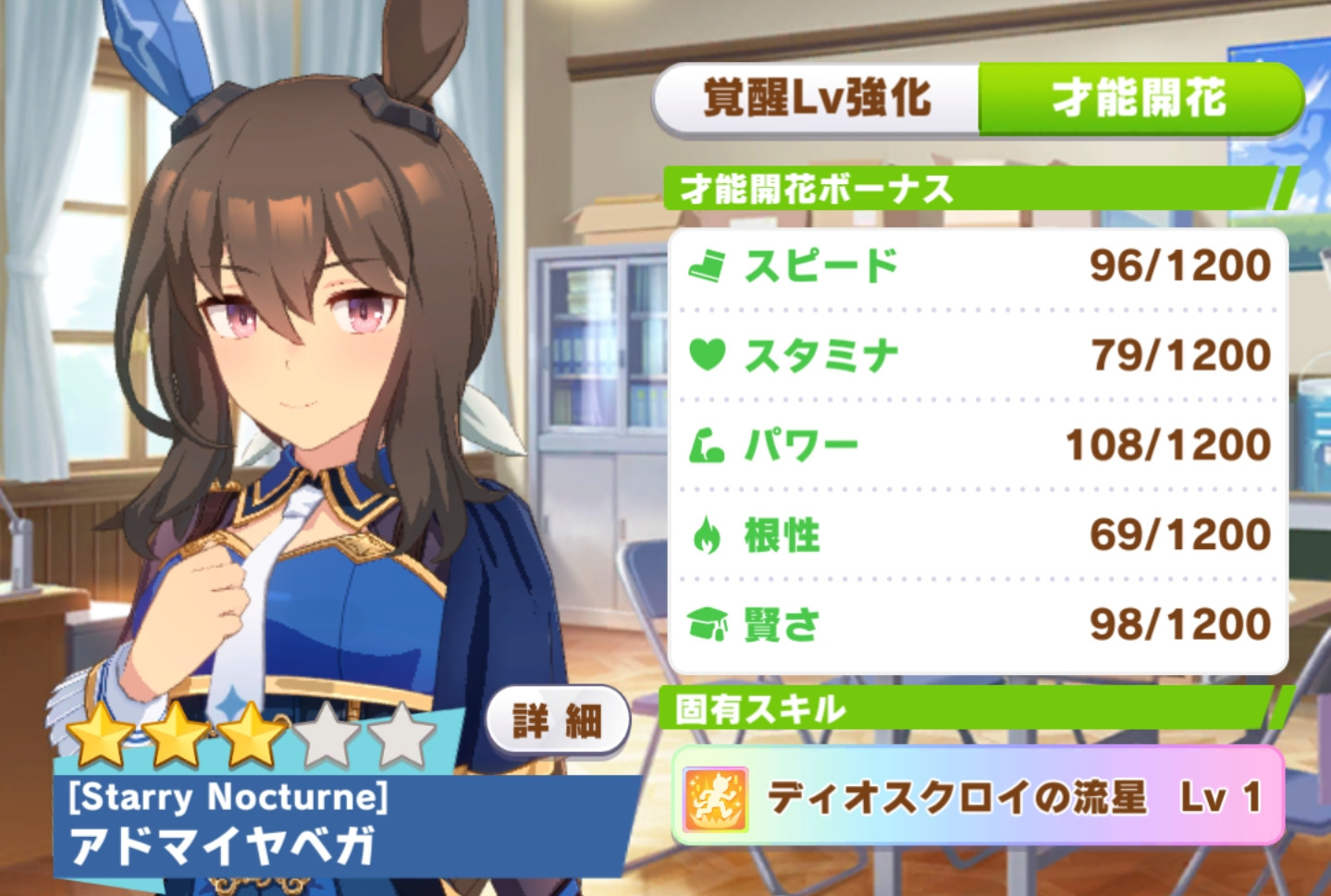Select the パワー arm muscle icon
Screen dimensions: 1331x896
[708, 444]
